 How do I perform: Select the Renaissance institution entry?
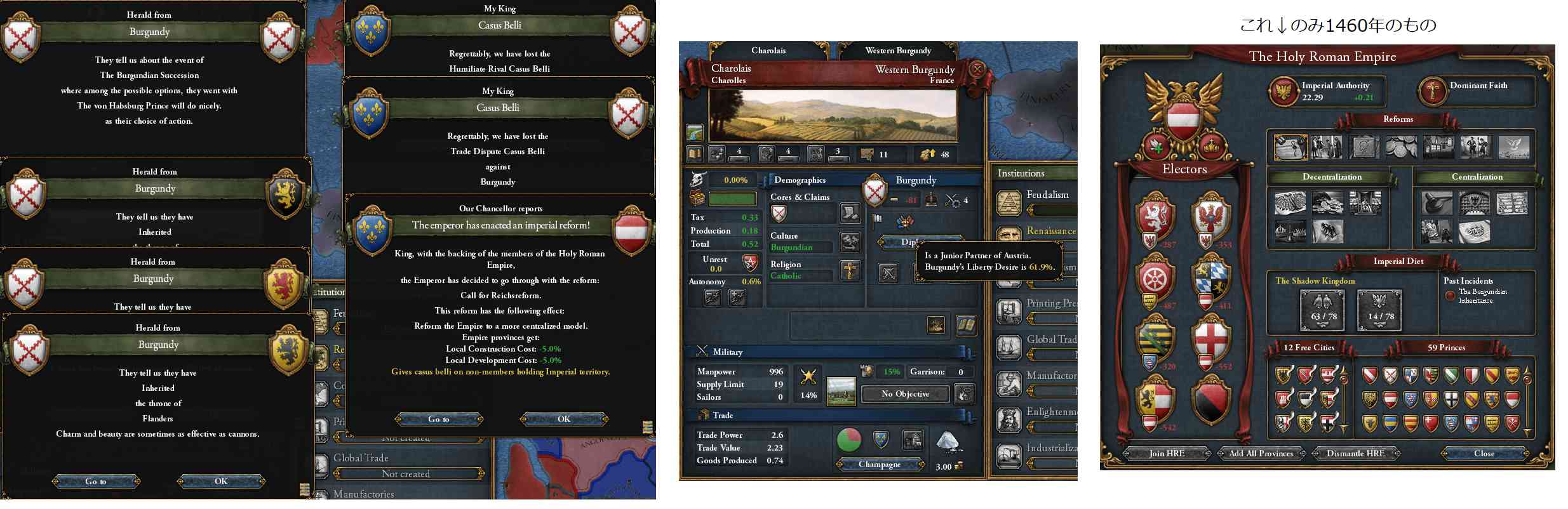pyautogui.click(x=1050, y=231)
